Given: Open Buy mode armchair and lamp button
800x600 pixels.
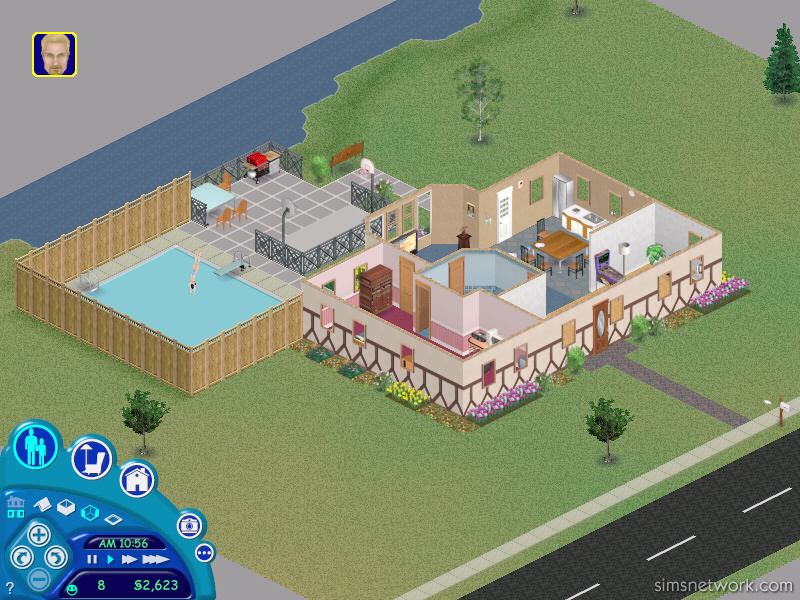Looking at the screenshot, I should point(90,459).
